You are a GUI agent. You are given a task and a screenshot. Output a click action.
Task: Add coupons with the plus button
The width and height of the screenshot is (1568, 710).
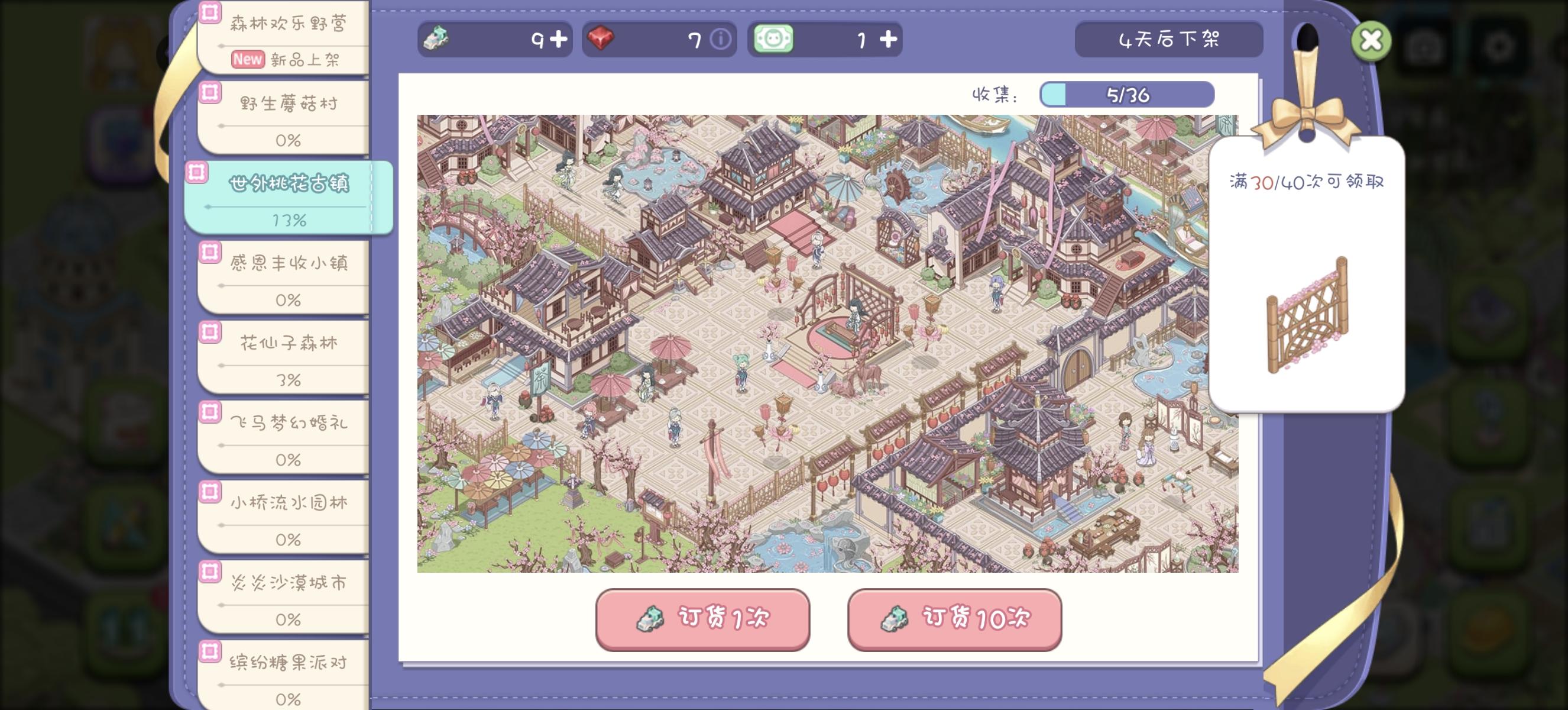(x=888, y=39)
